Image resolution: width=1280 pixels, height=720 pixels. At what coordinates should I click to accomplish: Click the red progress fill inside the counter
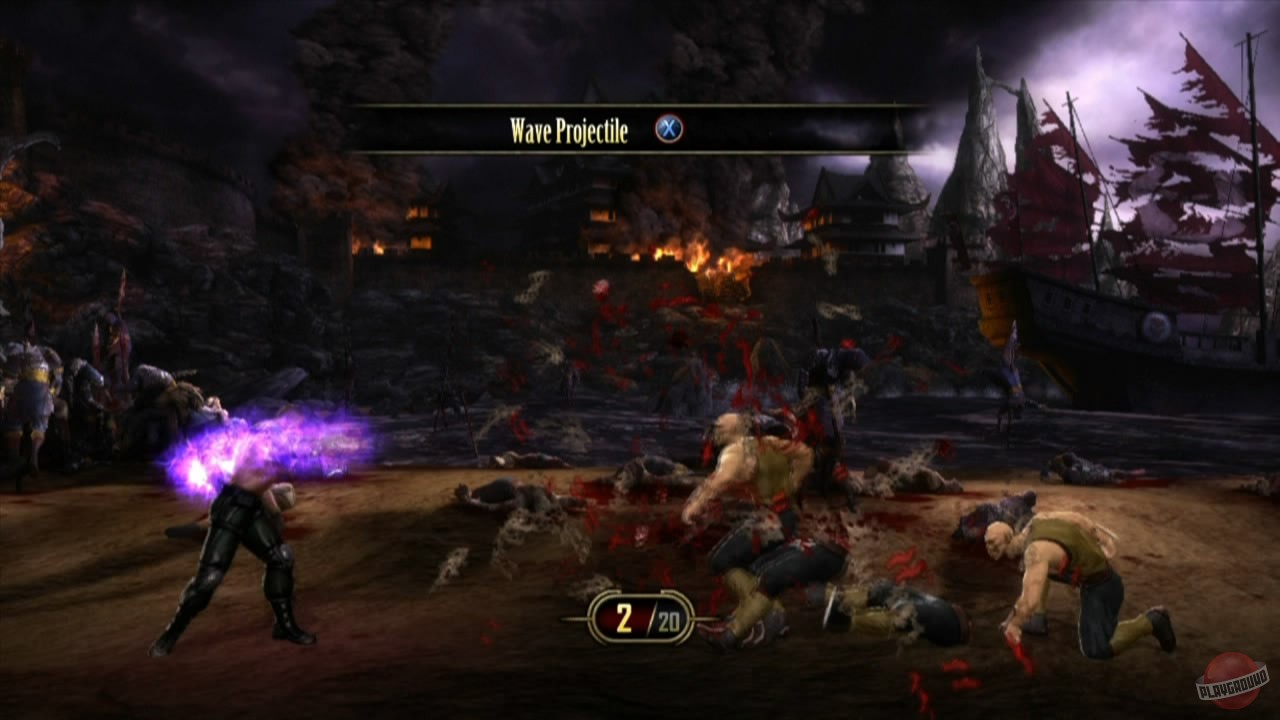612,616
